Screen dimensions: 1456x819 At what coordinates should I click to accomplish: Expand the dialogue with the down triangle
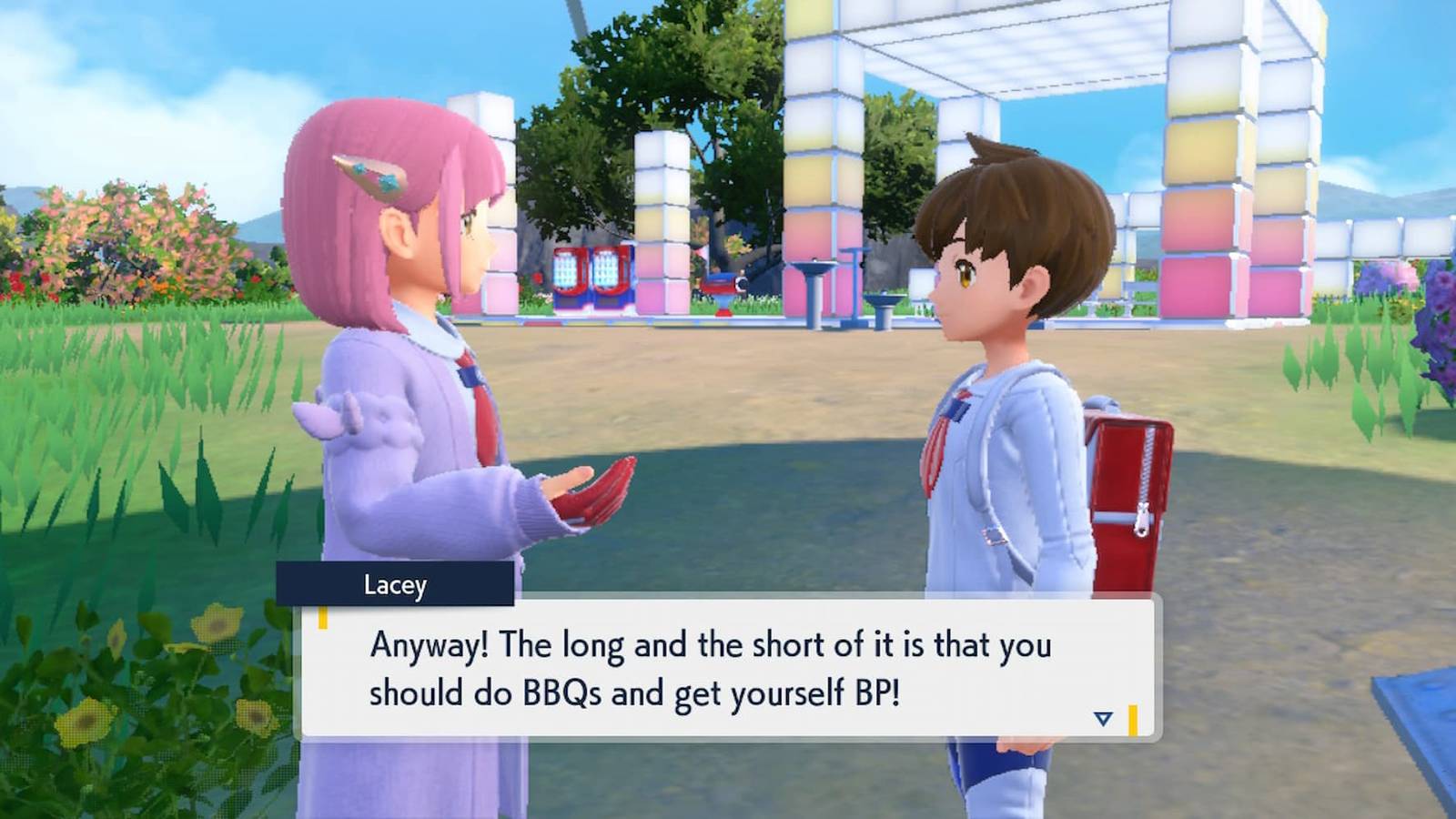(1104, 717)
